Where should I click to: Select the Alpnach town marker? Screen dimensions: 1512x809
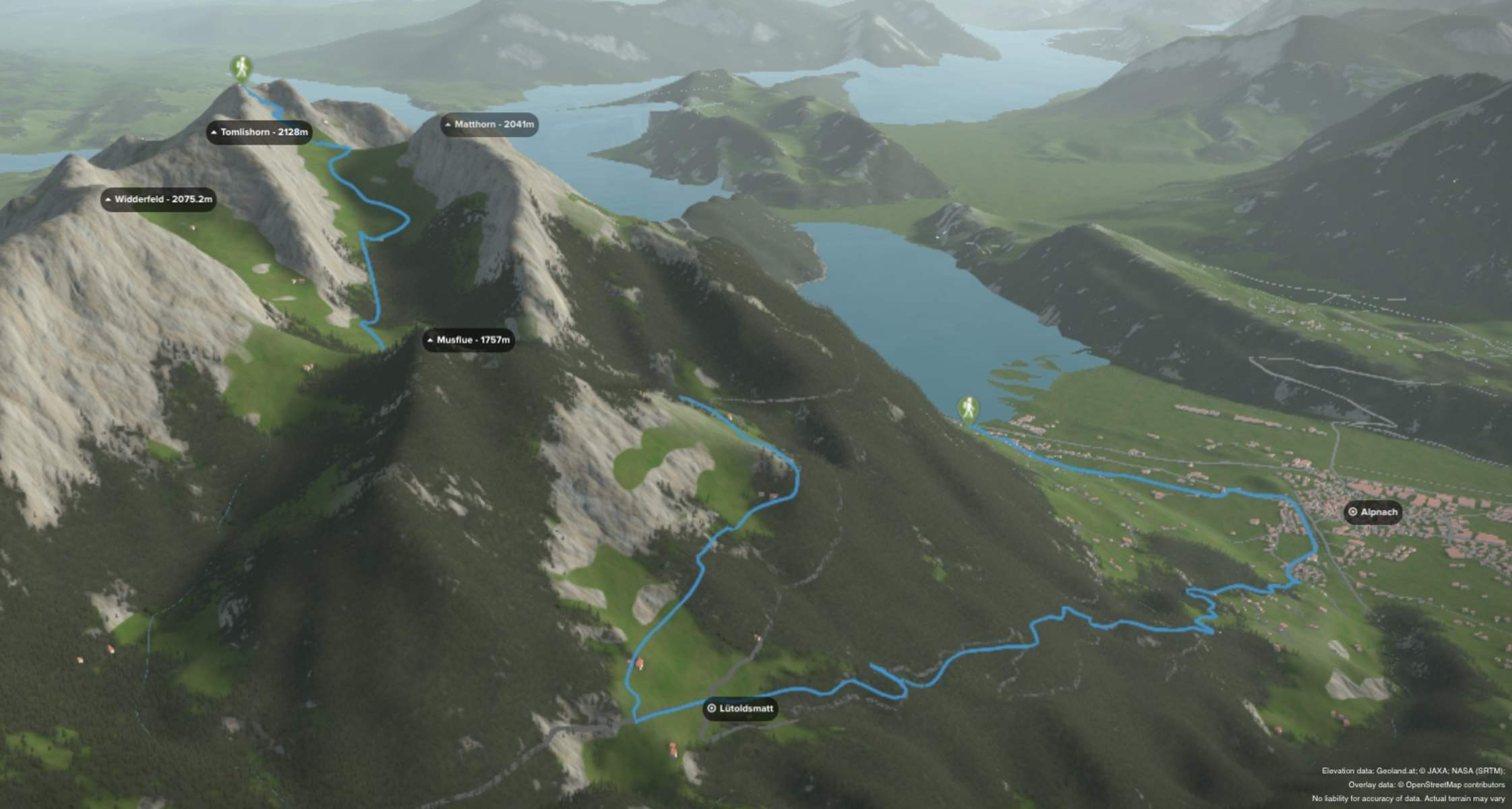click(1373, 512)
